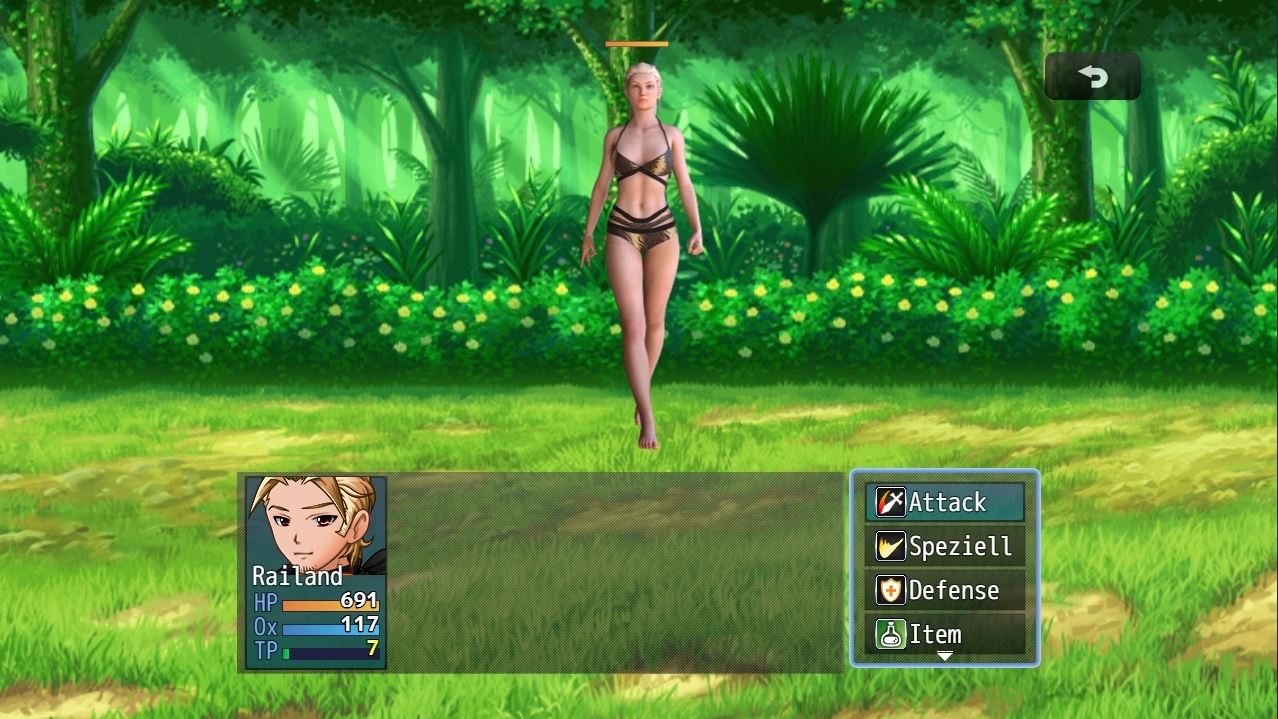The image size is (1278, 719).
Task: Open the Item menu
Action: point(944,634)
